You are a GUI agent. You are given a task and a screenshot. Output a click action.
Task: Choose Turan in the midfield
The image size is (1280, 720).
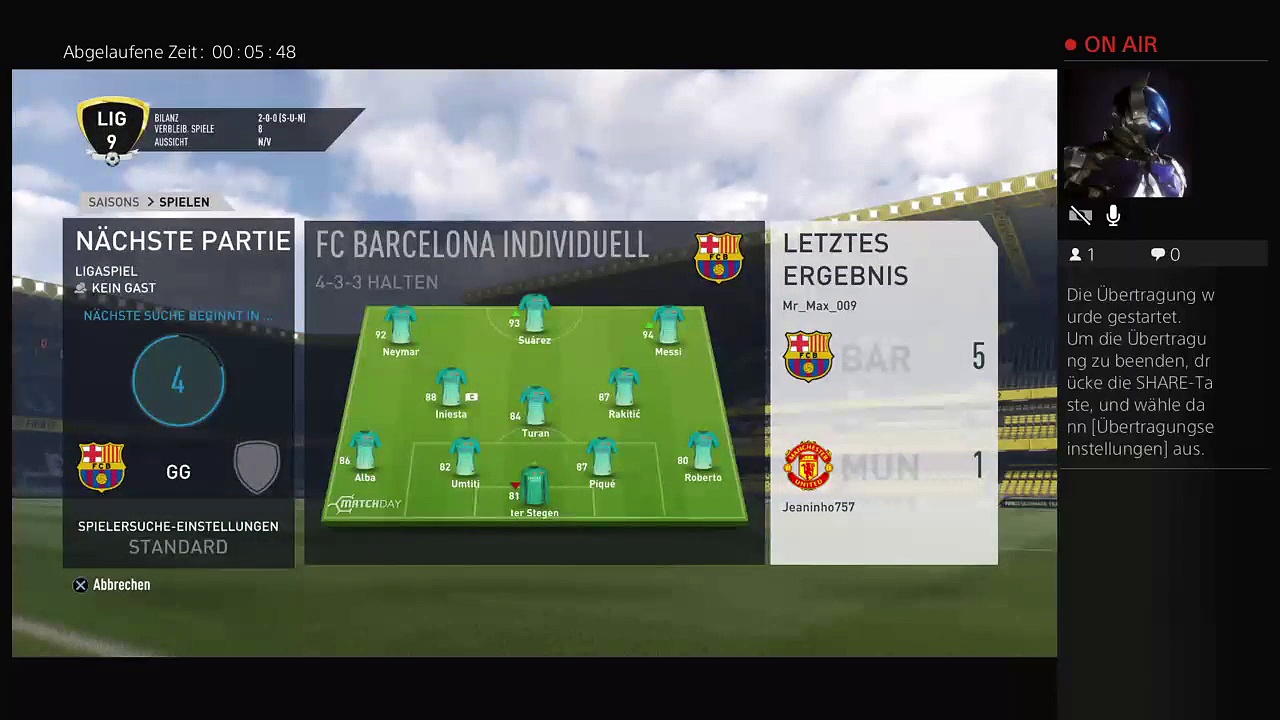pyautogui.click(x=535, y=410)
